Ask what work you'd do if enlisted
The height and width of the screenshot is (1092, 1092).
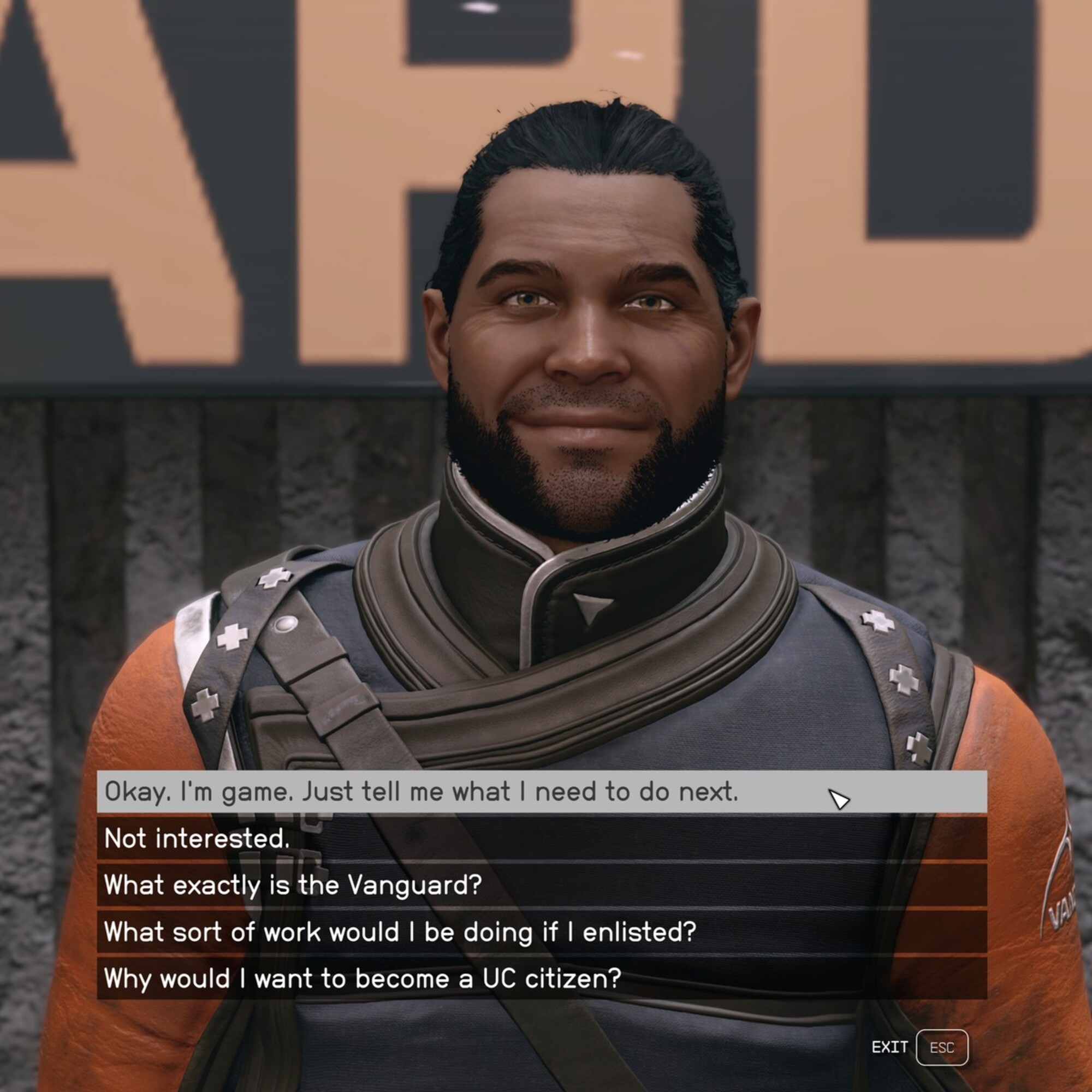pos(400,931)
